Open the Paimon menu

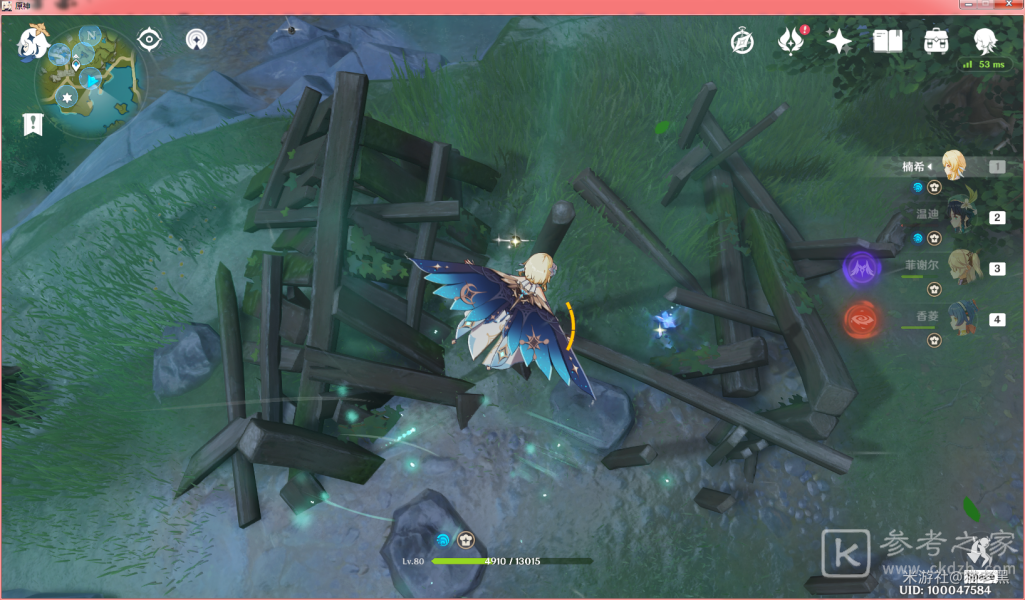point(32,43)
